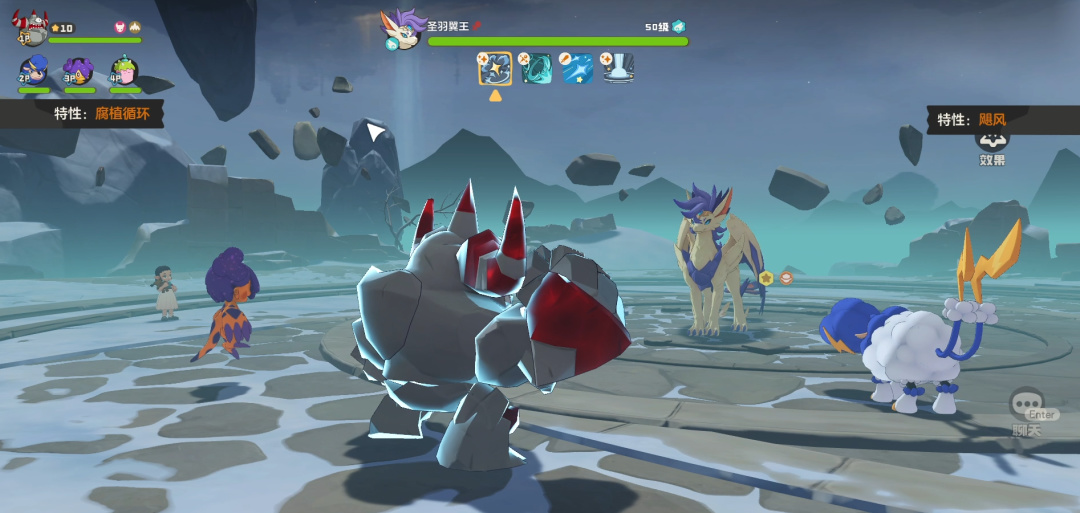This screenshot has height=513, width=1080.
Task: Click the boss 圣羽翼王 portrait
Action: click(x=402, y=29)
